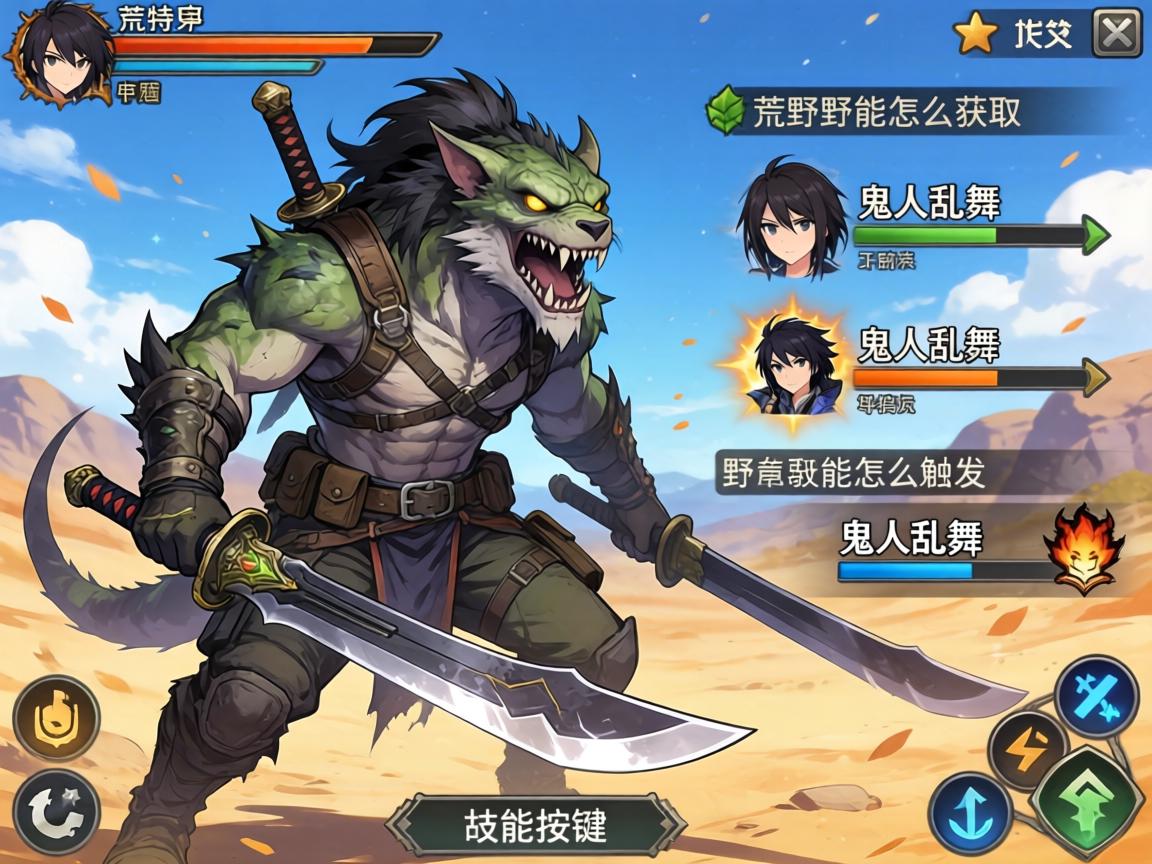Viewport: 1152px width, 864px height.
Task: Click the green arrow beside the green bar
Action: [1096, 236]
